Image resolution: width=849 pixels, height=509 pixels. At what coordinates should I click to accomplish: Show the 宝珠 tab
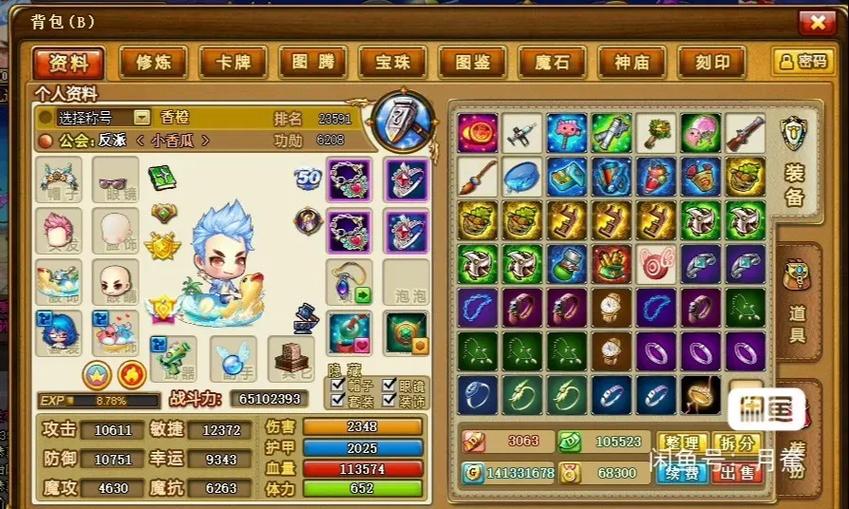(392, 62)
